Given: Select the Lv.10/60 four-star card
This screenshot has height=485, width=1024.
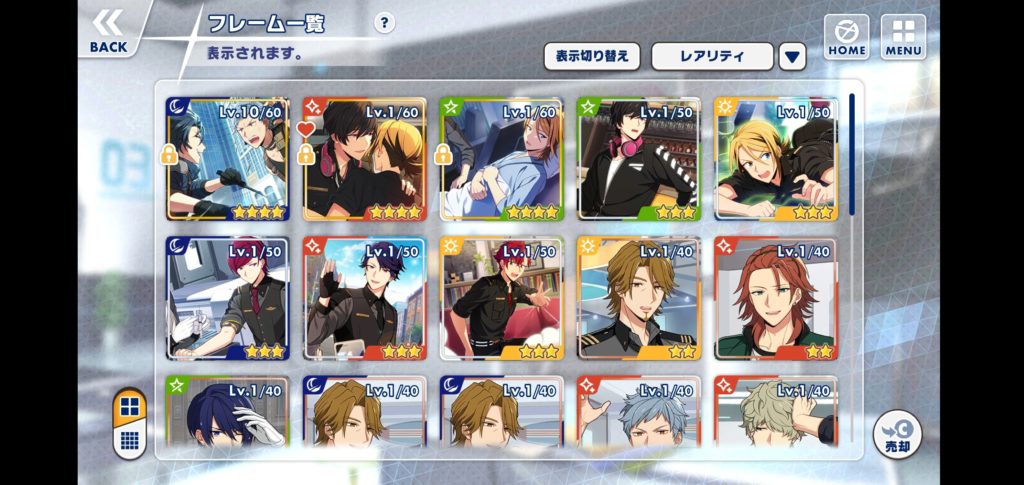Looking at the screenshot, I should [x=228, y=159].
